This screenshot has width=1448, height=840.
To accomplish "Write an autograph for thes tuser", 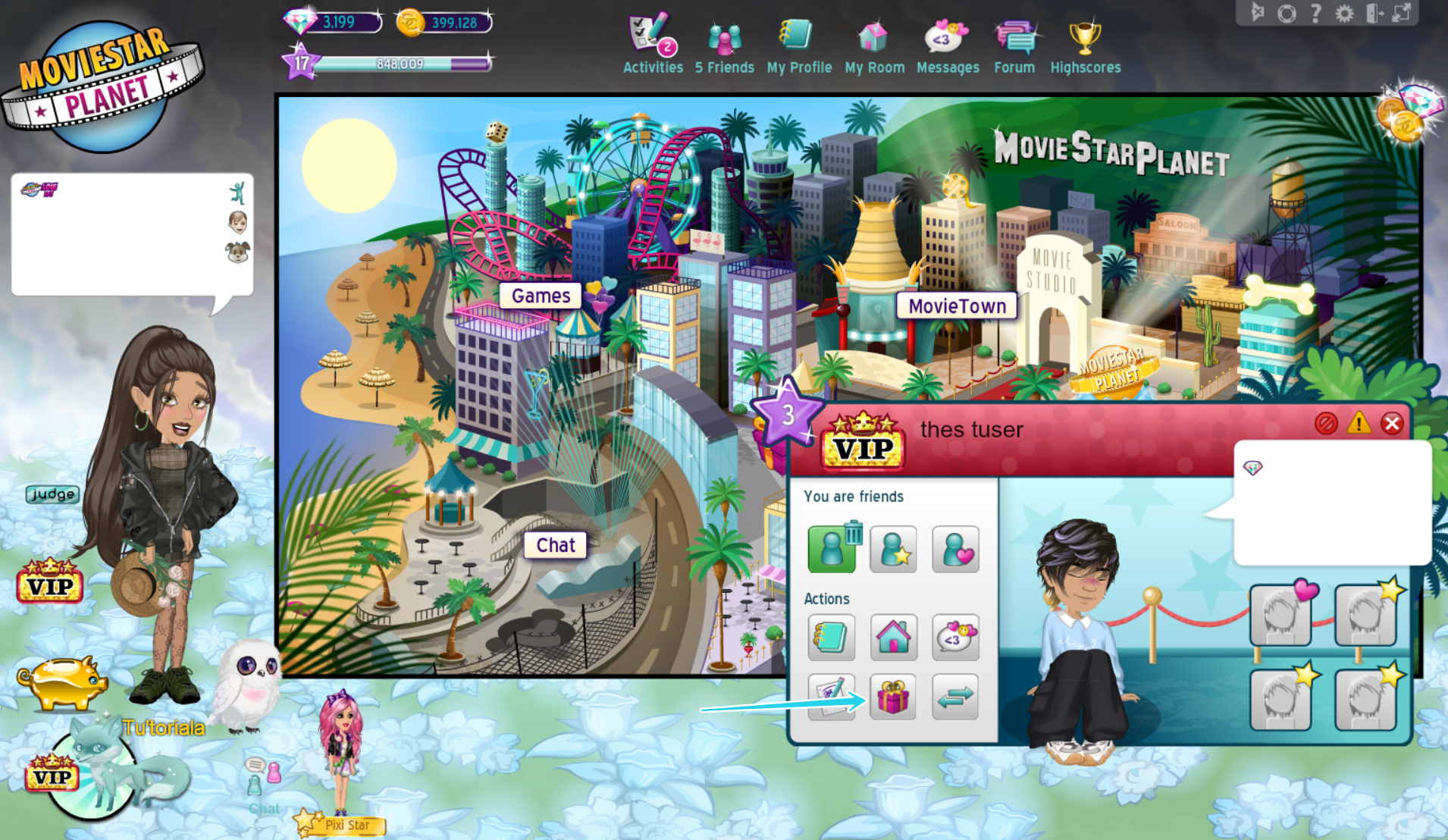I will tap(831, 697).
